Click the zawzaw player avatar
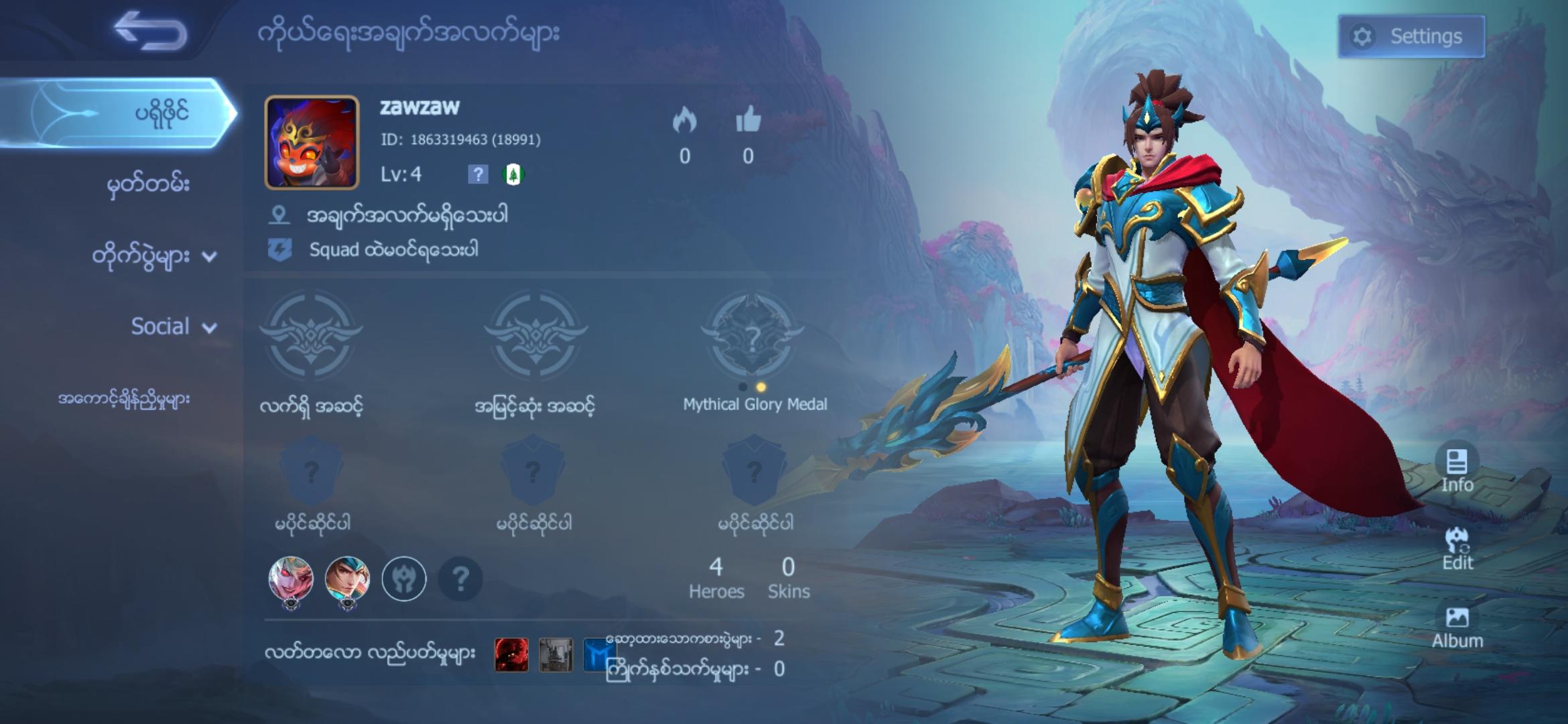 [312, 142]
